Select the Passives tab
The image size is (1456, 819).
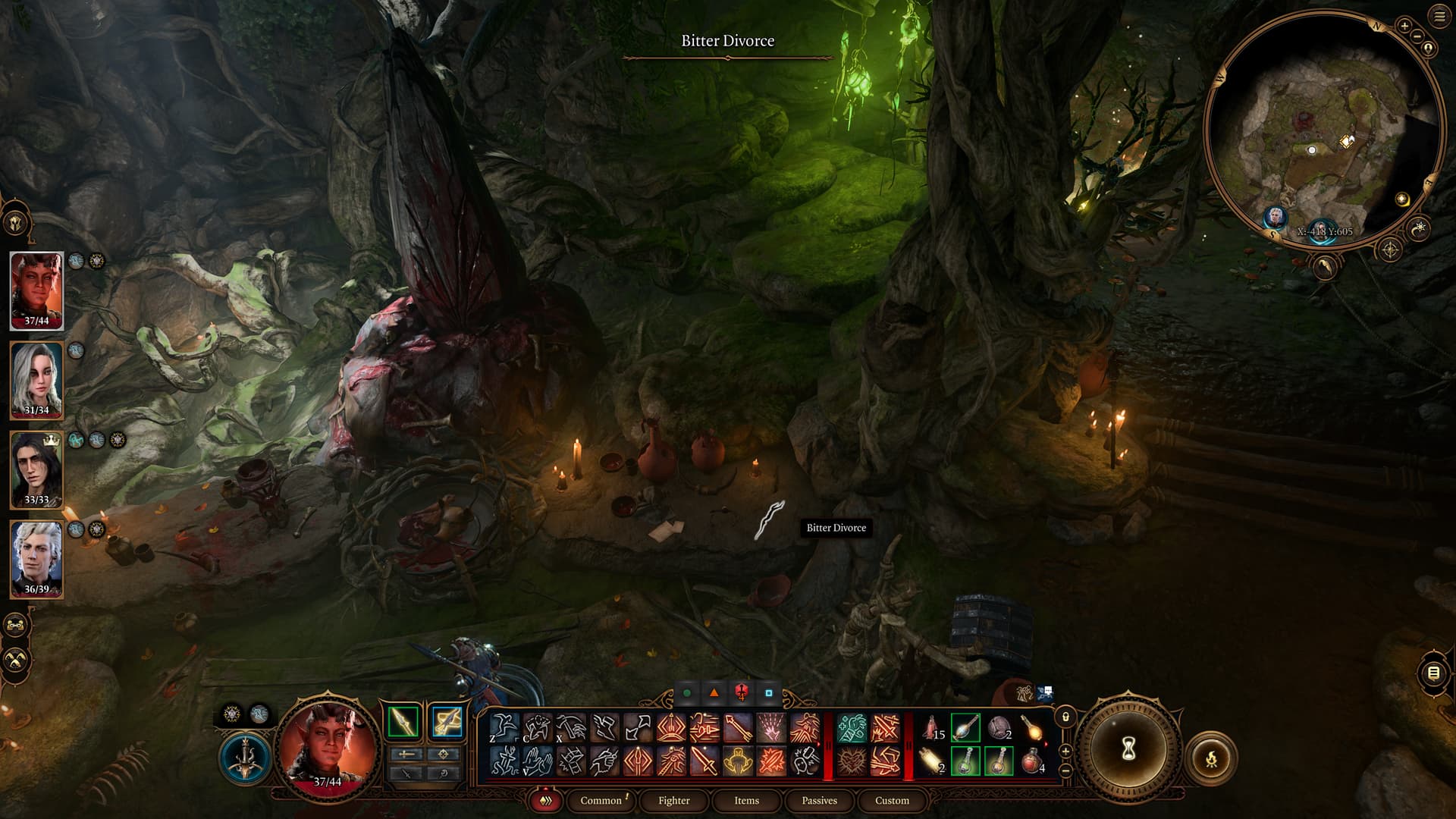[x=819, y=800]
